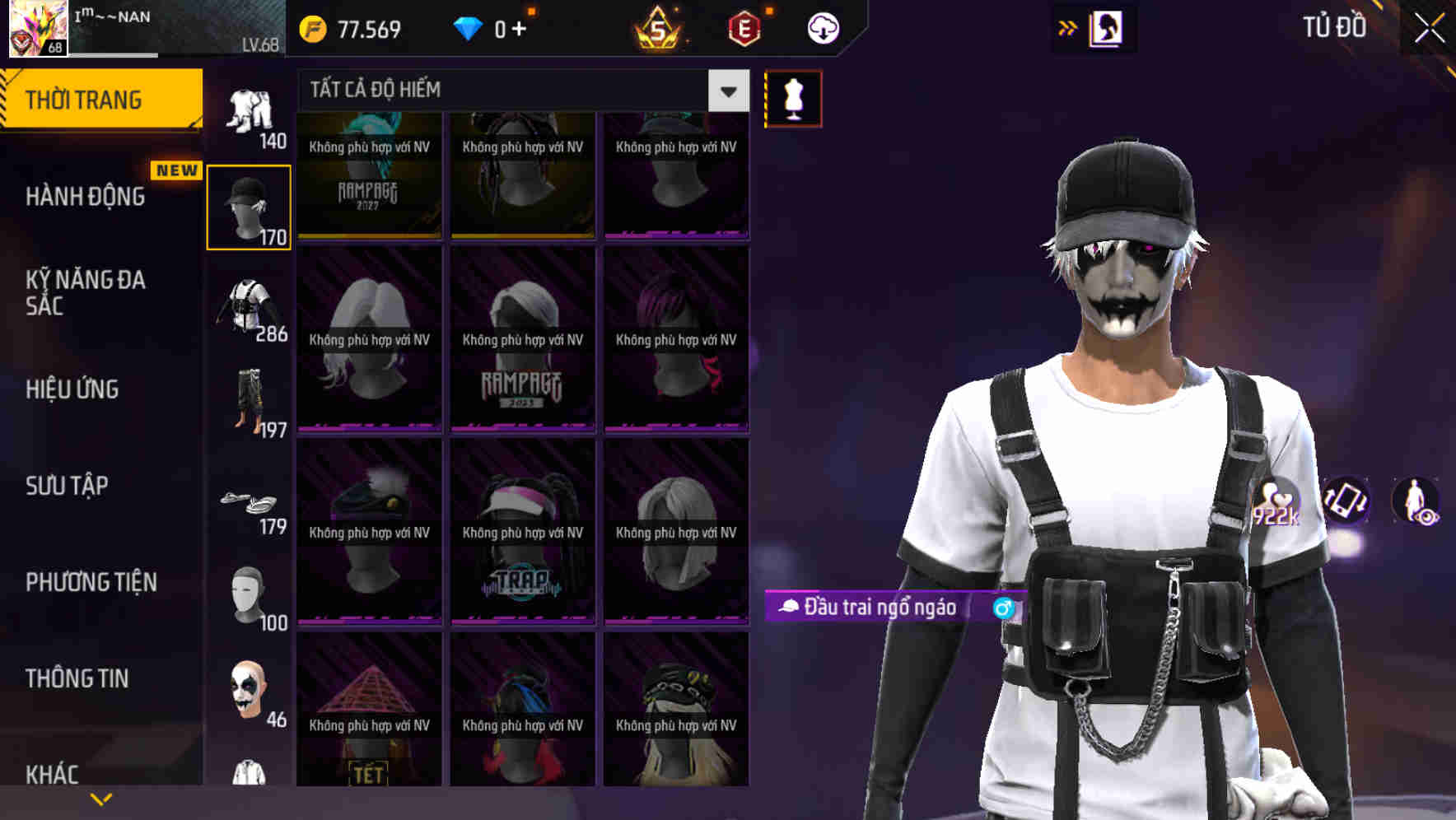Click the red E badge icon
Viewport: 1456px width, 820px height.
tap(746, 28)
